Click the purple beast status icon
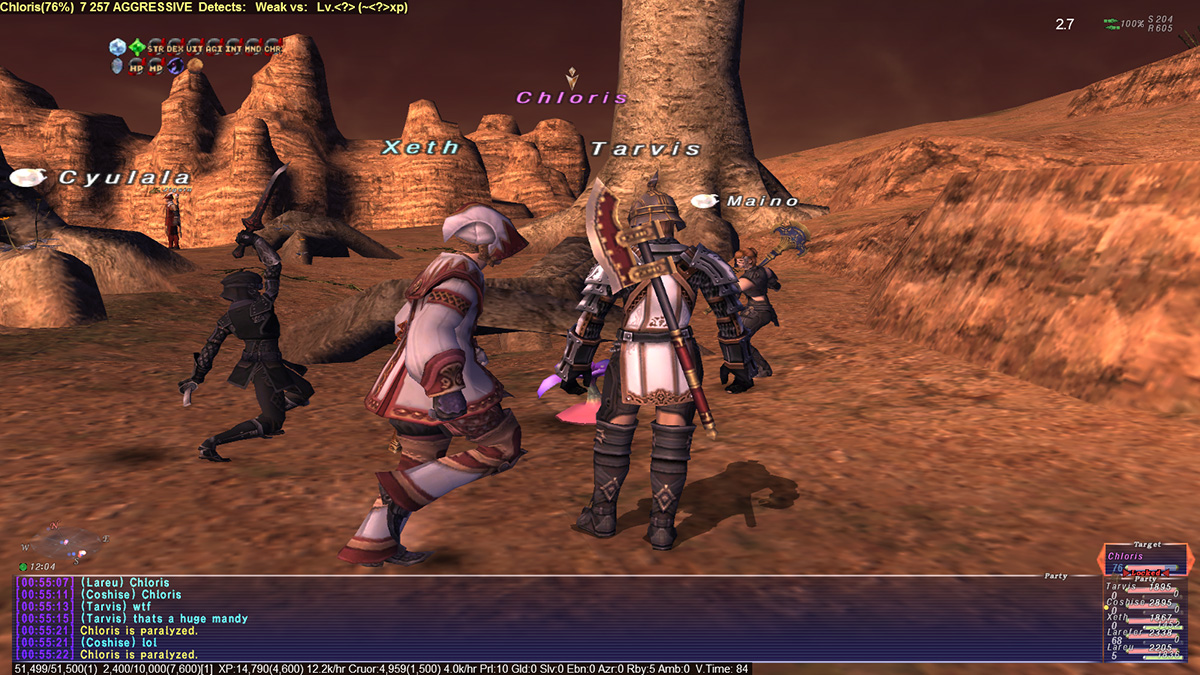This screenshot has height=675, width=1200. coord(175,66)
